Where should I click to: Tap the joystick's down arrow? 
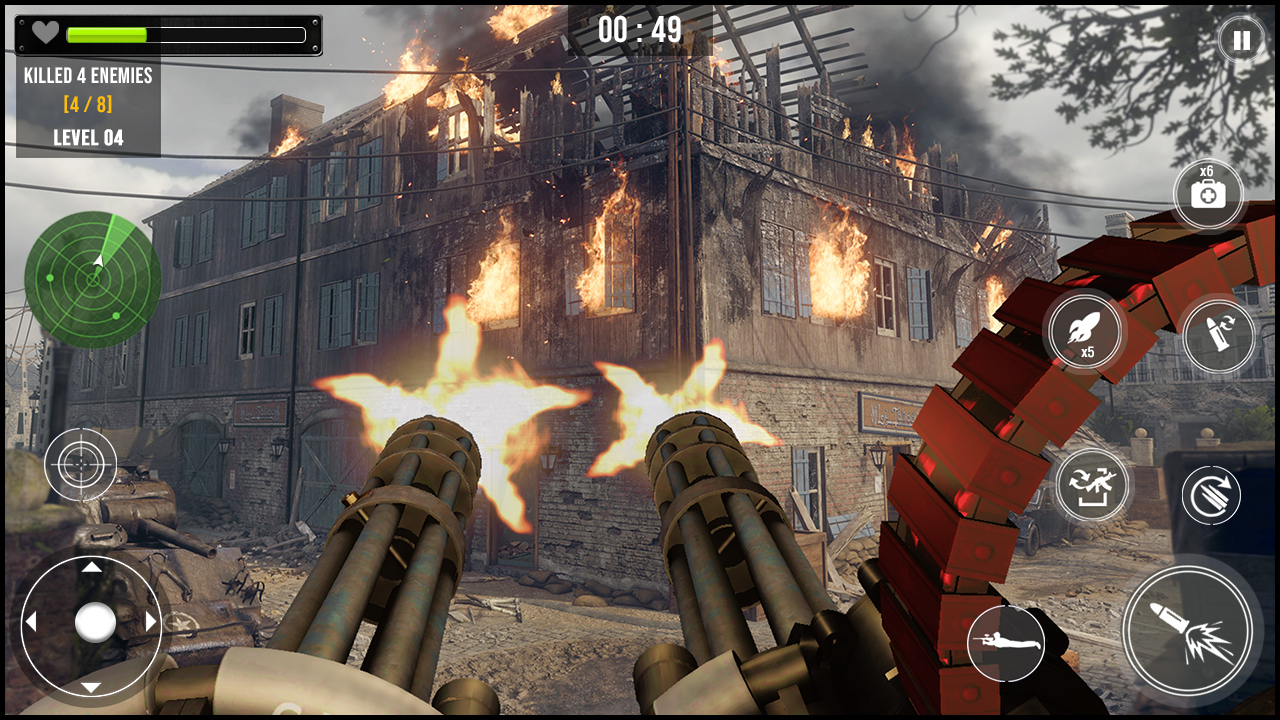point(91,686)
